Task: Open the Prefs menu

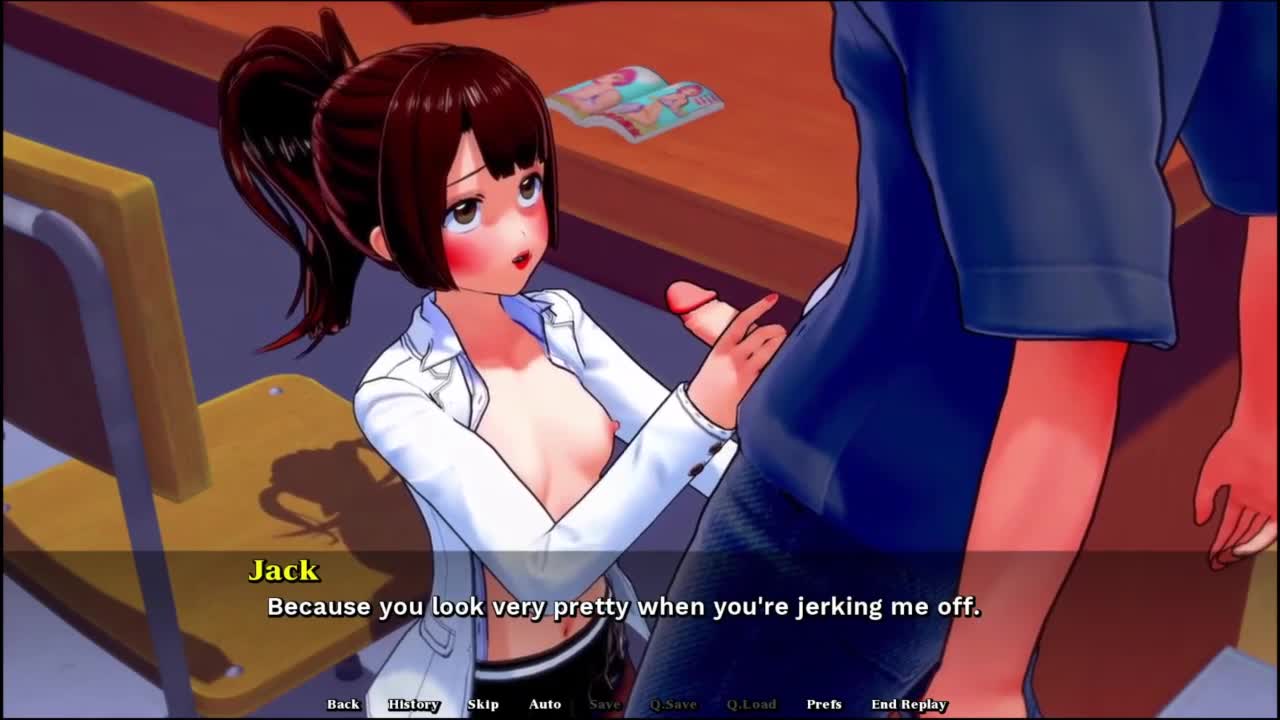Action: click(x=824, y=704)
